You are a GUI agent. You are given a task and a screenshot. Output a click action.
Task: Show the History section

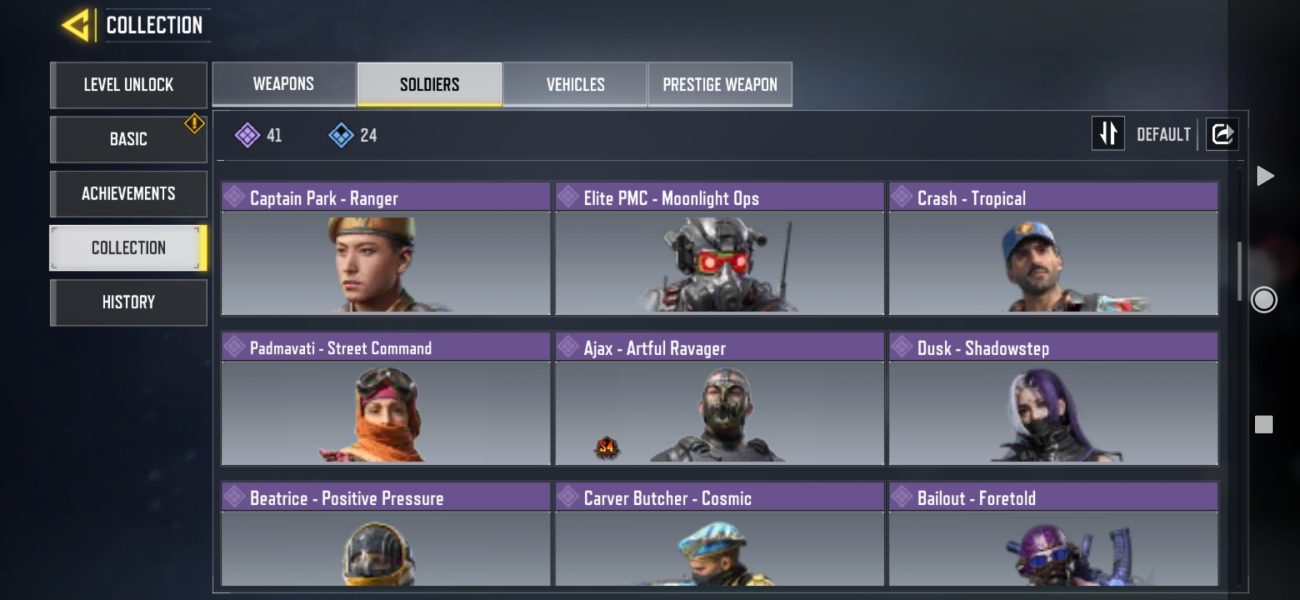pos(128,301)
